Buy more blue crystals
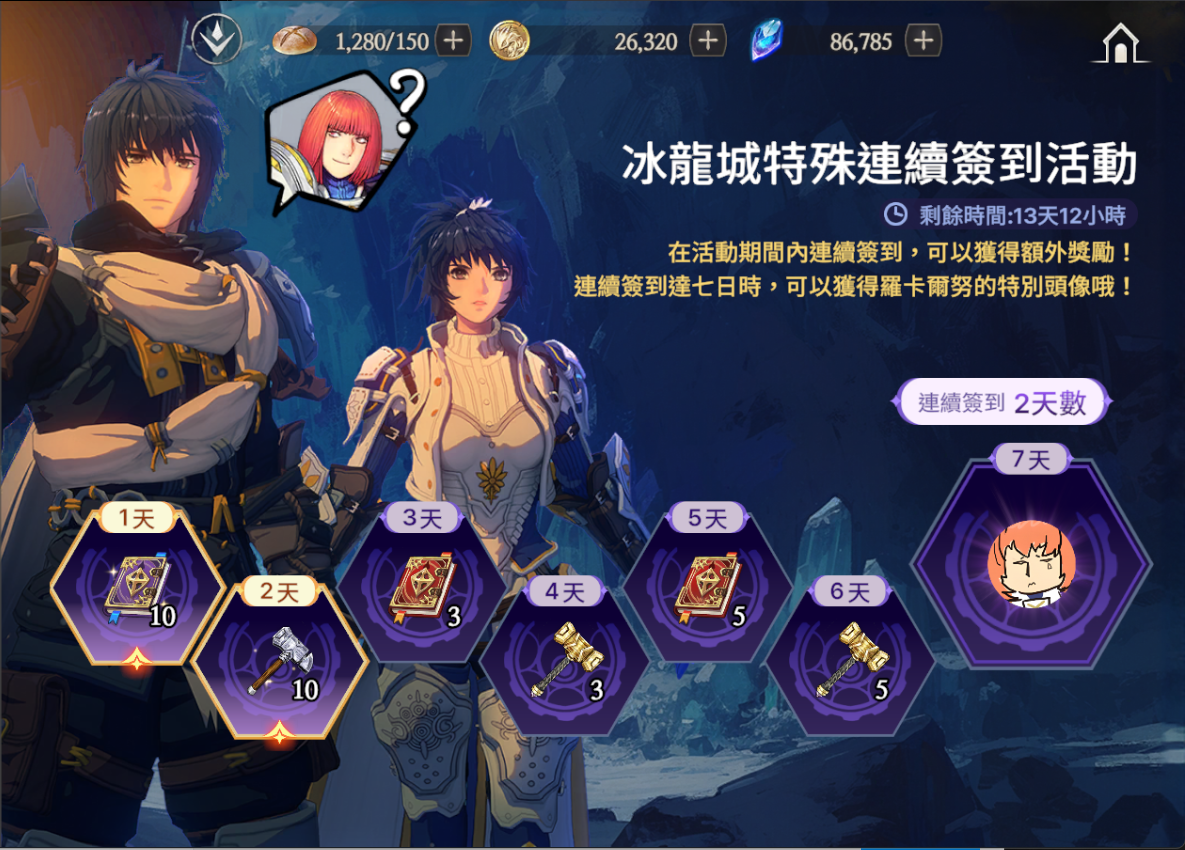1185x850 pixels. click(x=923, y=41)
